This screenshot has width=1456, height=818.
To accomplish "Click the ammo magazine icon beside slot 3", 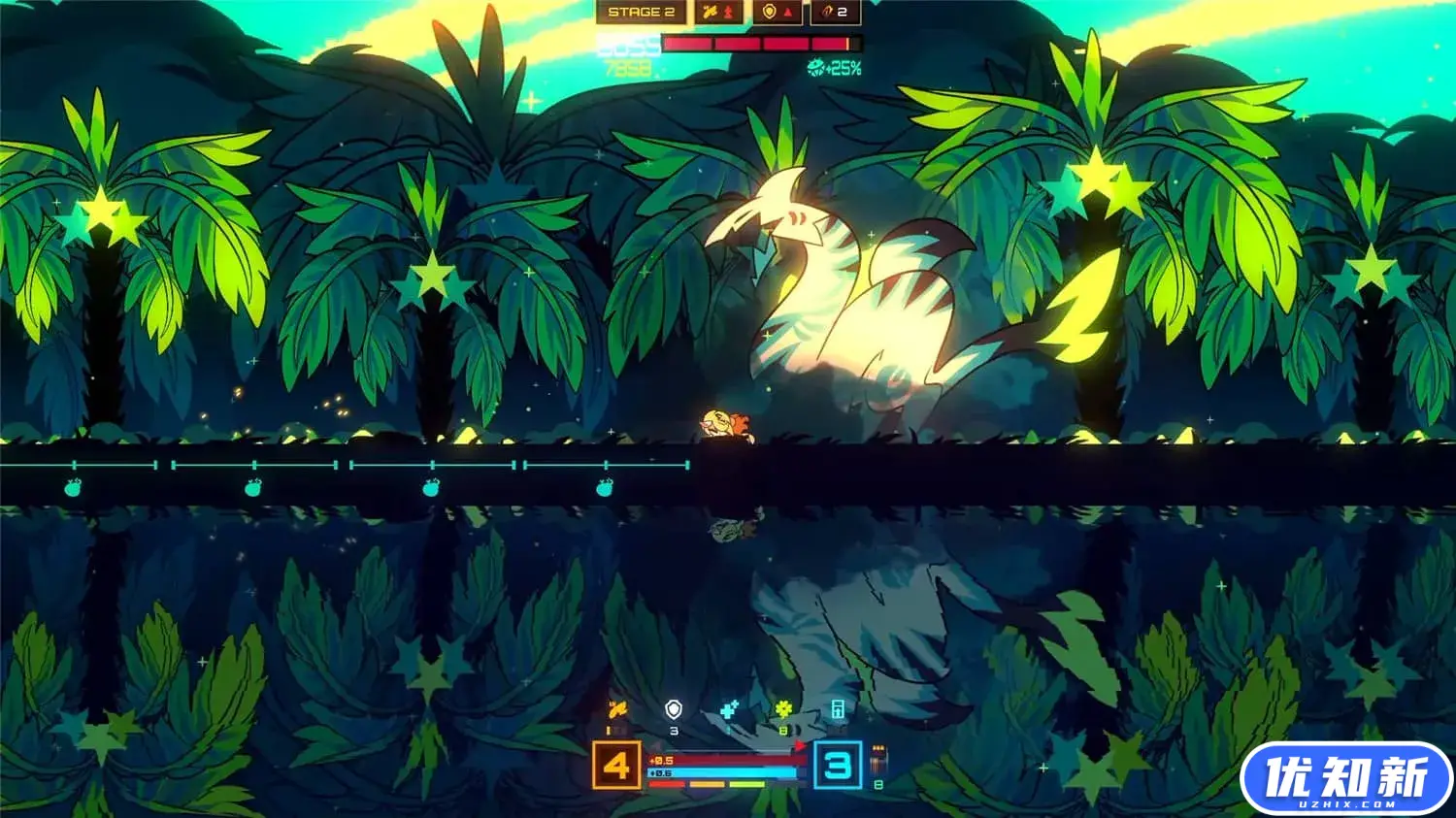I will tap(878, 757).
